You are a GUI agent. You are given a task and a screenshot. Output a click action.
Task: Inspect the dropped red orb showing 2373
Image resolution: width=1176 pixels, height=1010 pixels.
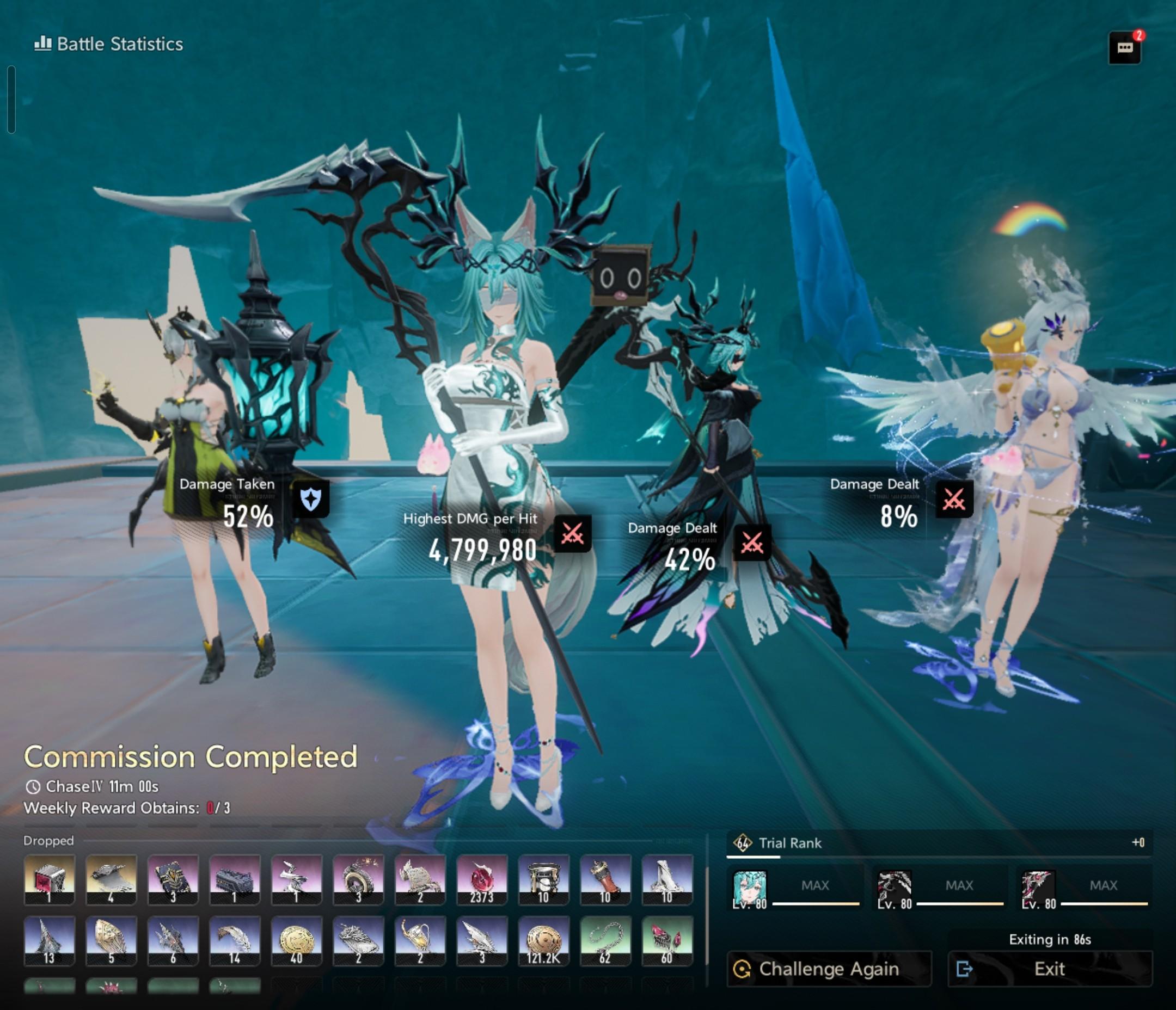[x=481, y=879]
